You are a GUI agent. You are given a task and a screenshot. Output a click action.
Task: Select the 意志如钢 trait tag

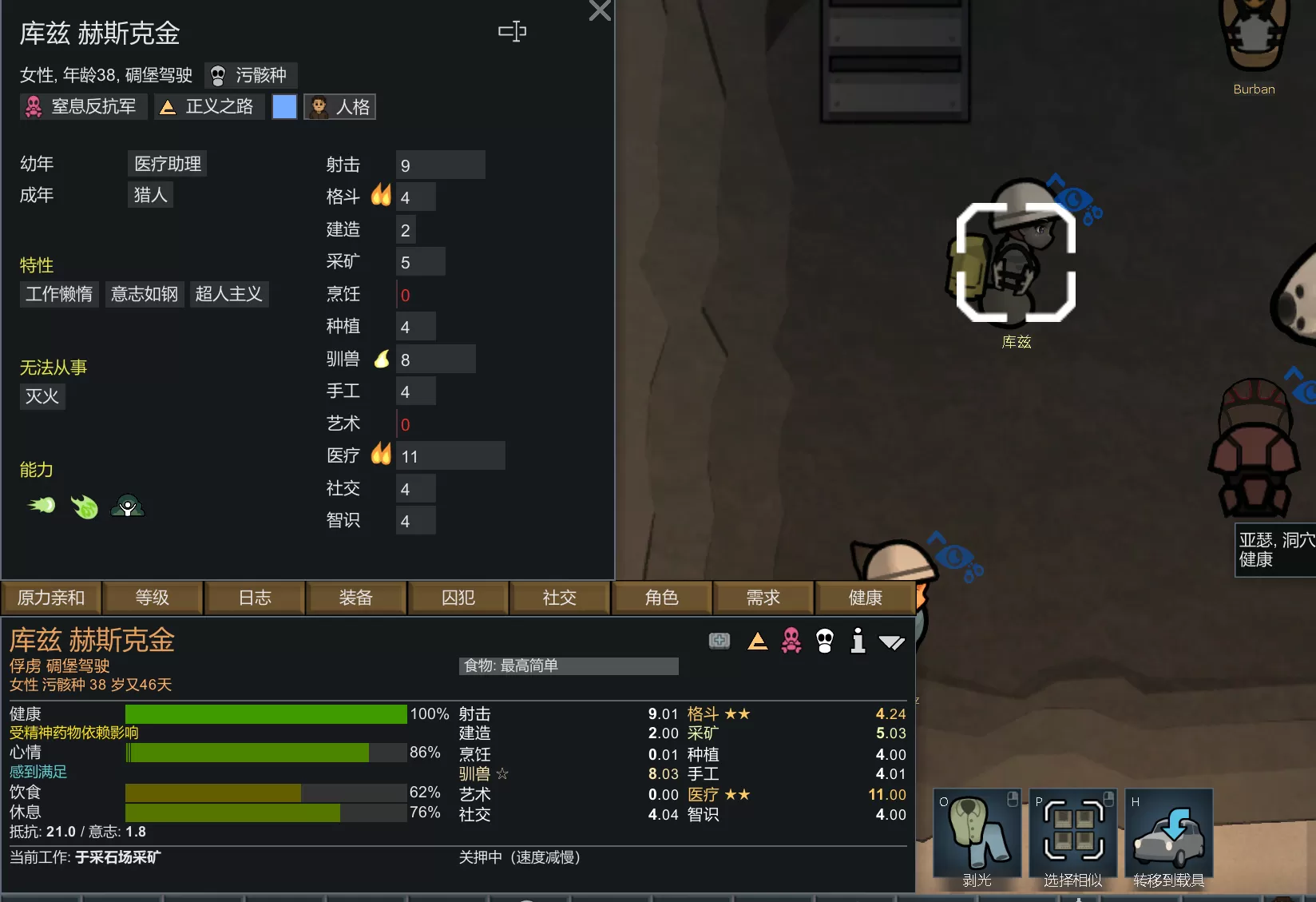[145, 294]
